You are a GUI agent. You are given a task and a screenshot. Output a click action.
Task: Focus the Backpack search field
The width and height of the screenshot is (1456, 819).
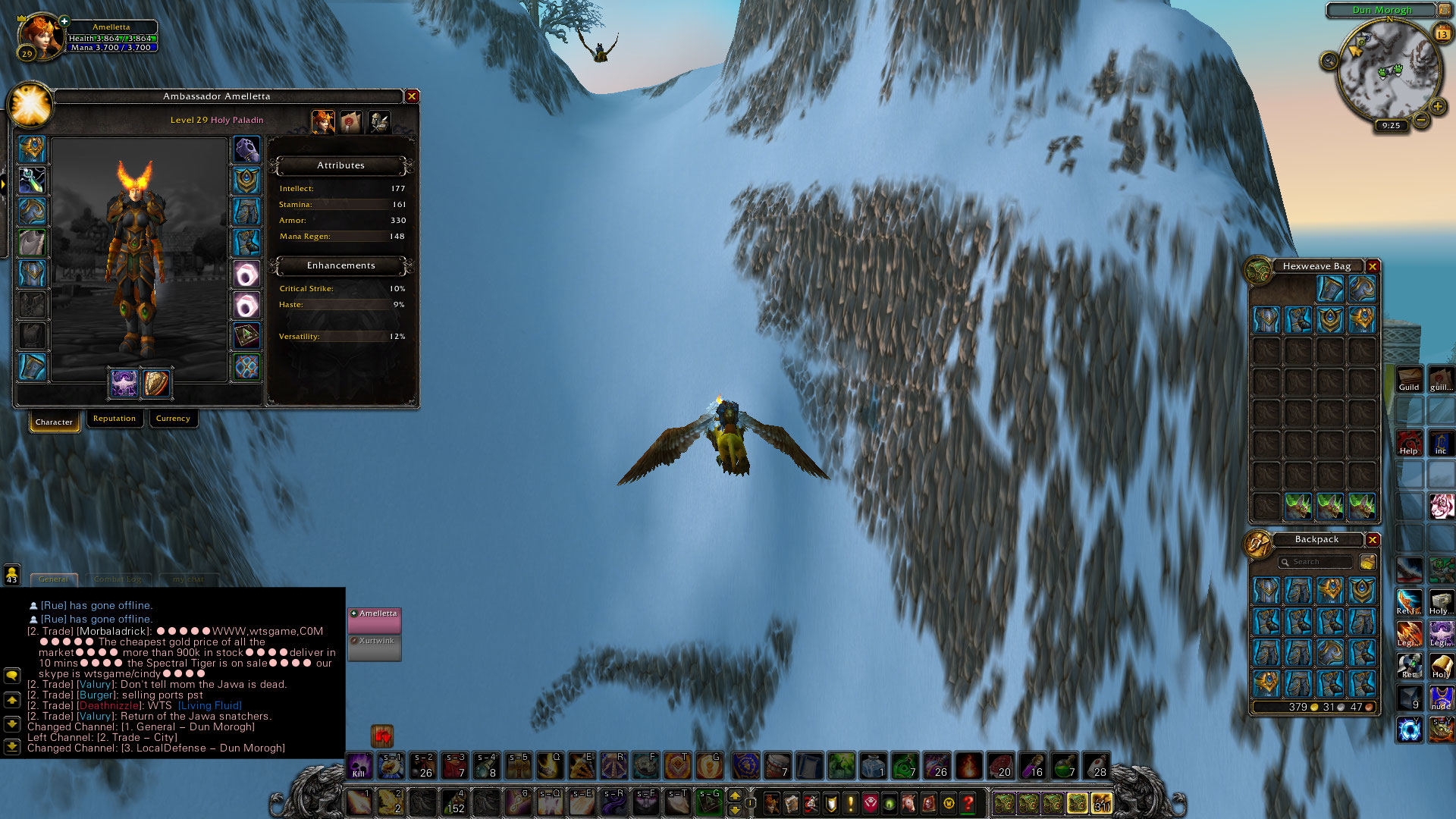click(1316, 562)
